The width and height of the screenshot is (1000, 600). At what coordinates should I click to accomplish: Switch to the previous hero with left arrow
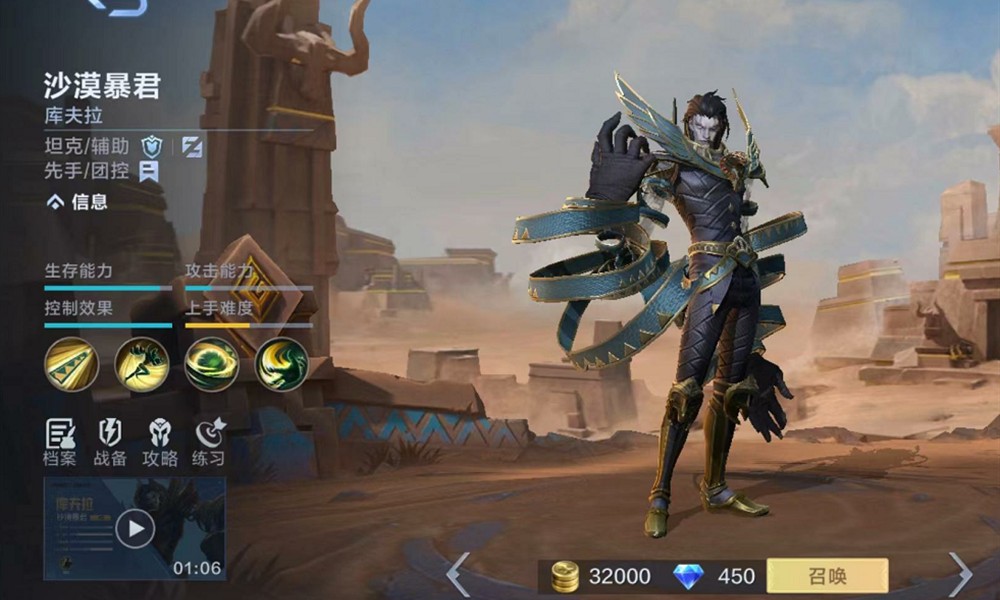(x=457, y=574)
